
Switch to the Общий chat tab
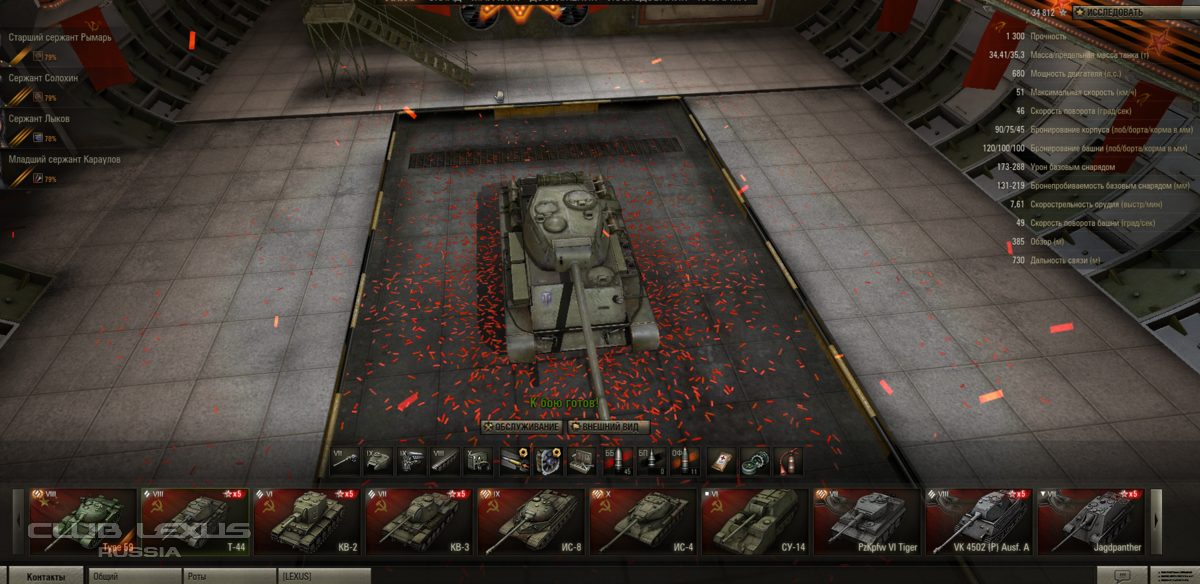coord(130,577)
